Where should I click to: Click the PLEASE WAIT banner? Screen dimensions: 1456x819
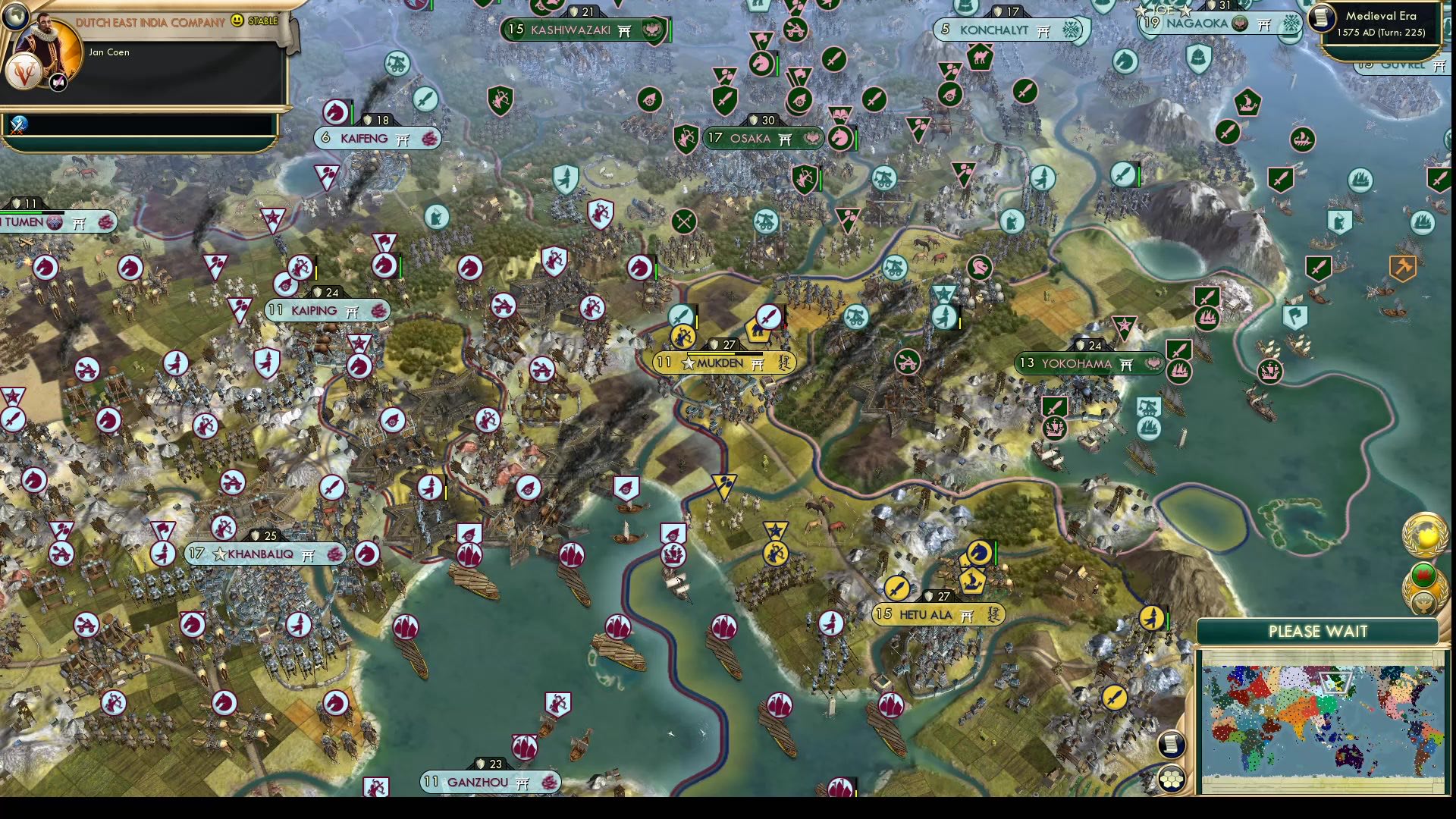coord(1317,631)
